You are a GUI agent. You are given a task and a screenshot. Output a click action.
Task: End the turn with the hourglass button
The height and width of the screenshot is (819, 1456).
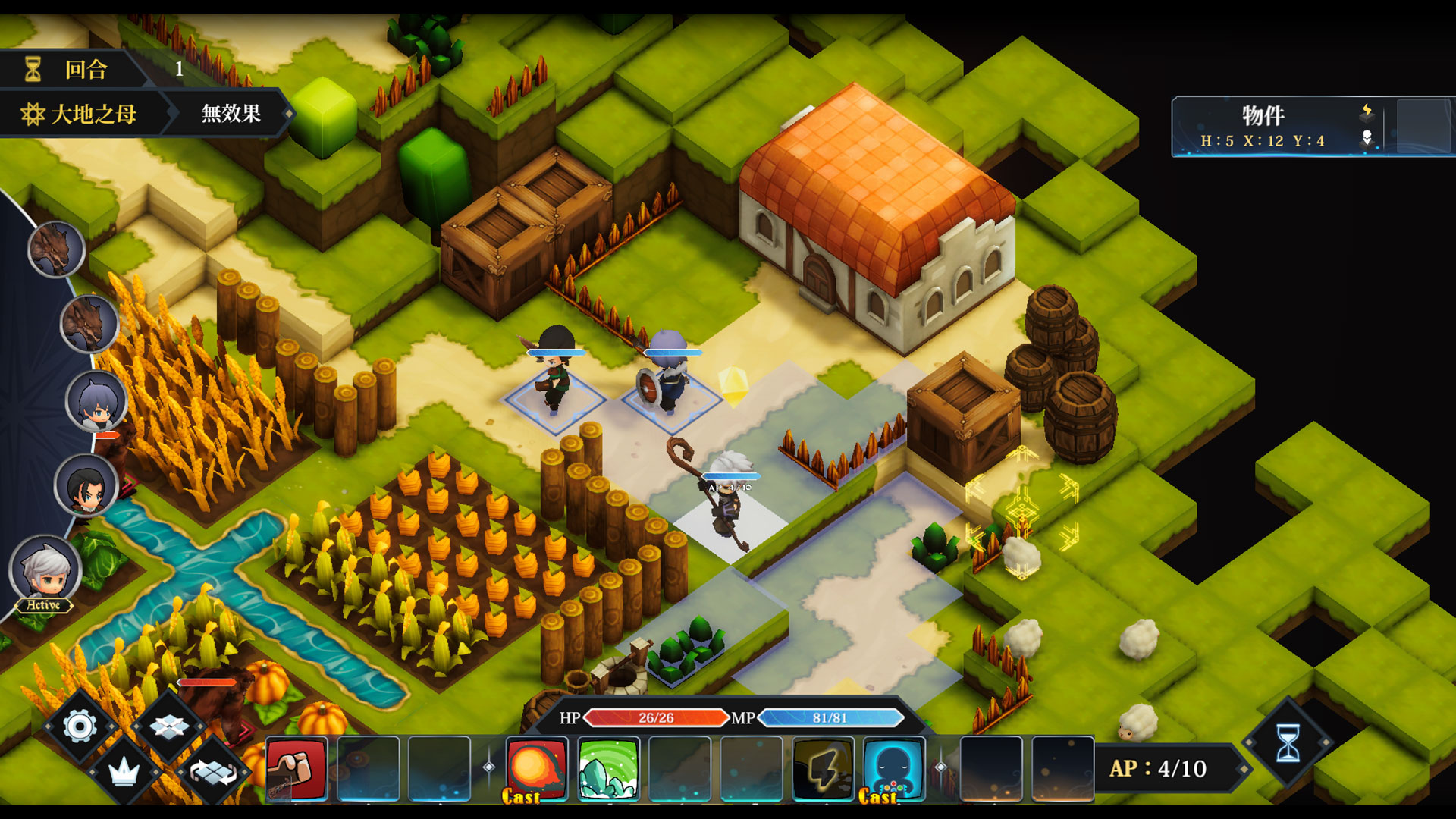(1288, 743)
